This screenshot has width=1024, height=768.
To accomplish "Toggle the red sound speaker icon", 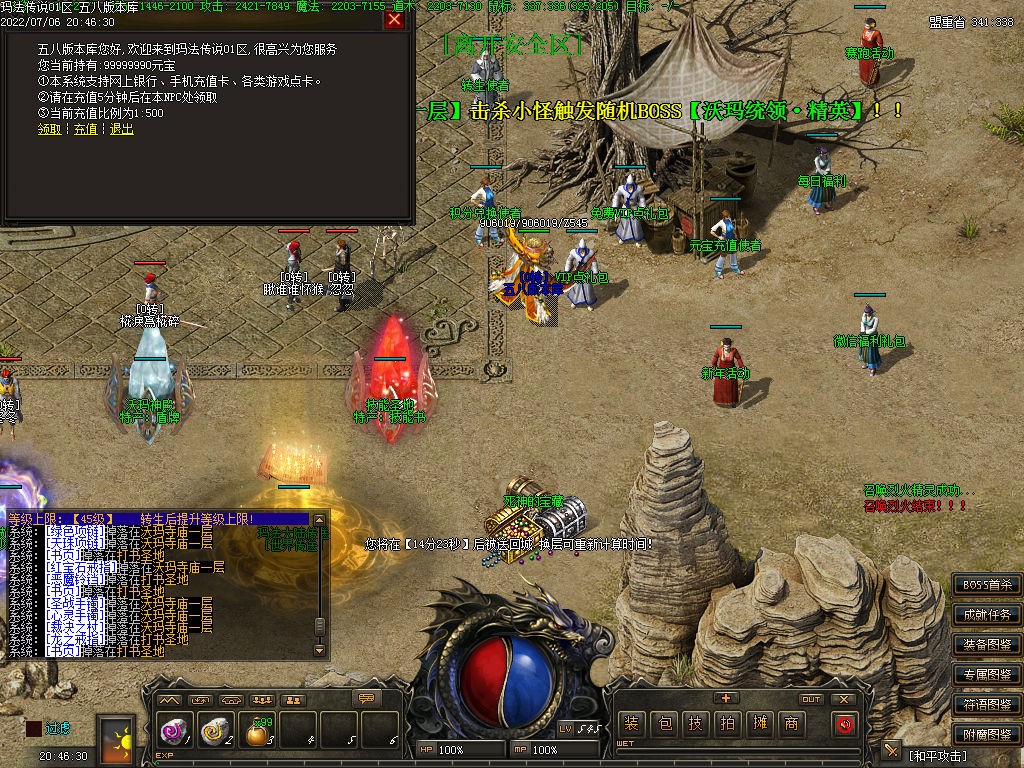I will 845,724.
